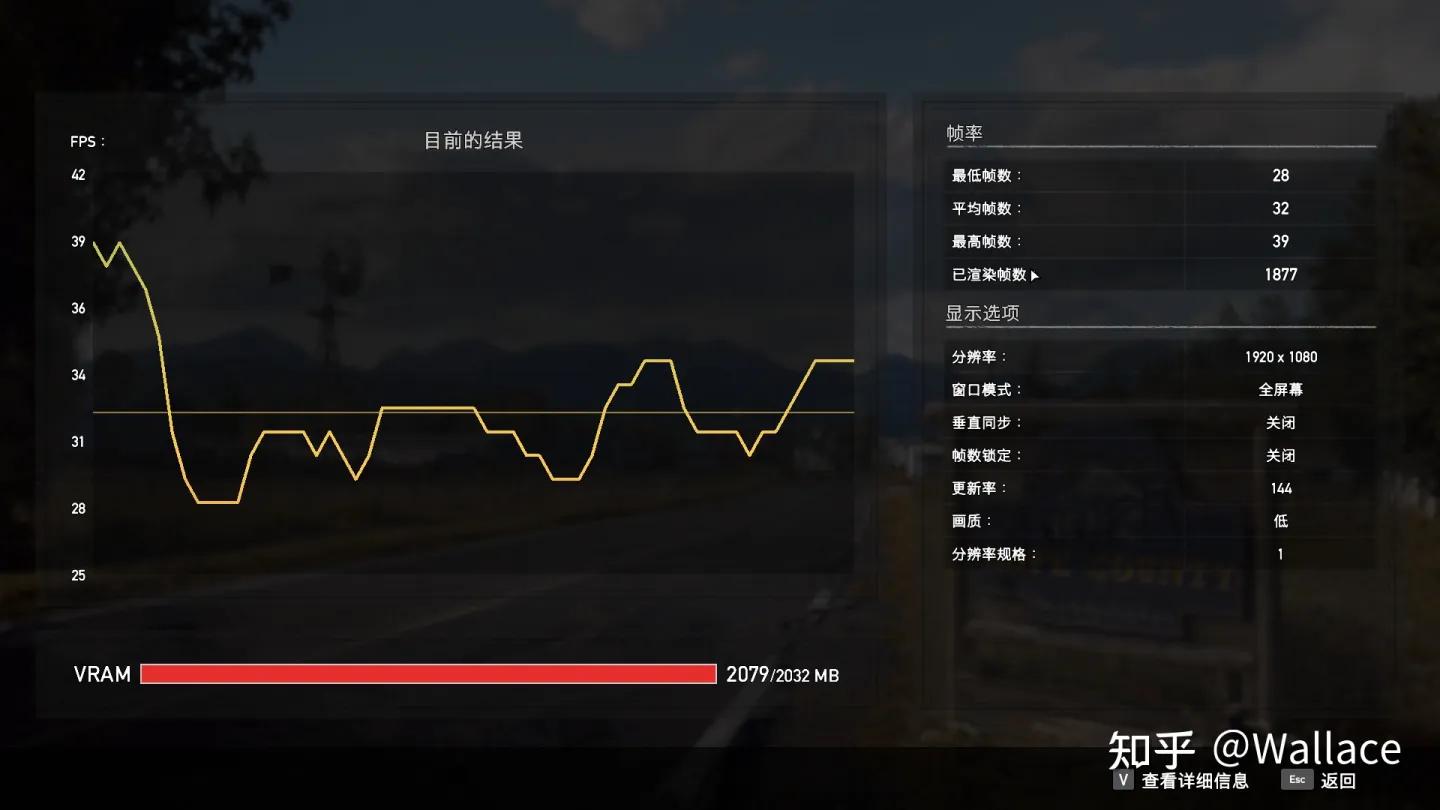The height and width of the screenshot is (810, 1440).
Task: Click the Esc key icon
Action: click(1296, 780)
